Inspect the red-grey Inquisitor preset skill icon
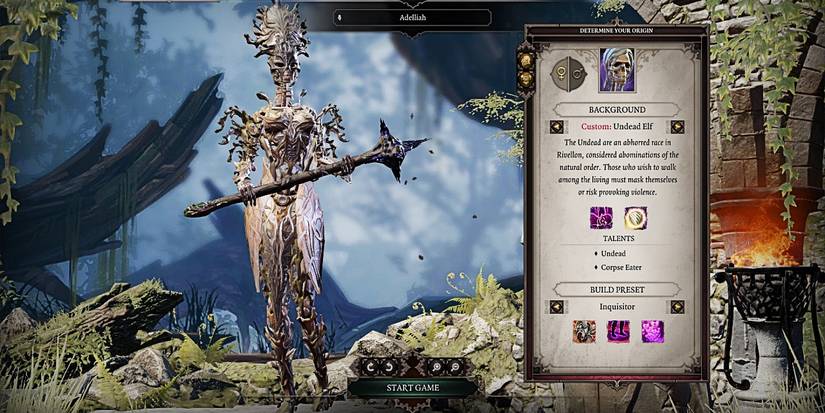Image resolution: width=825 pixels, height=413 pixels. [586, 331]
